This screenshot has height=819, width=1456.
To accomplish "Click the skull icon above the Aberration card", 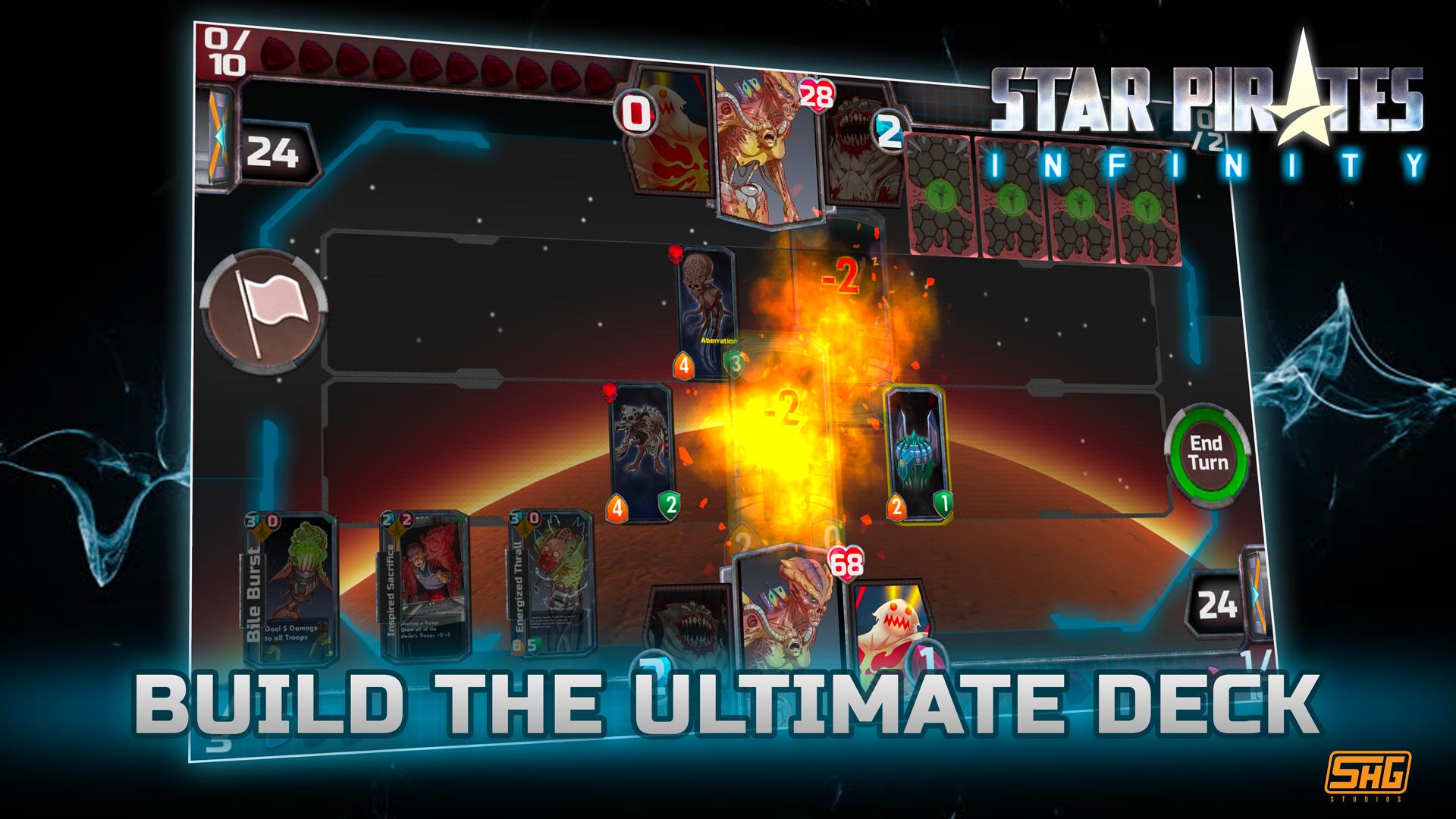I will [673, 256].
